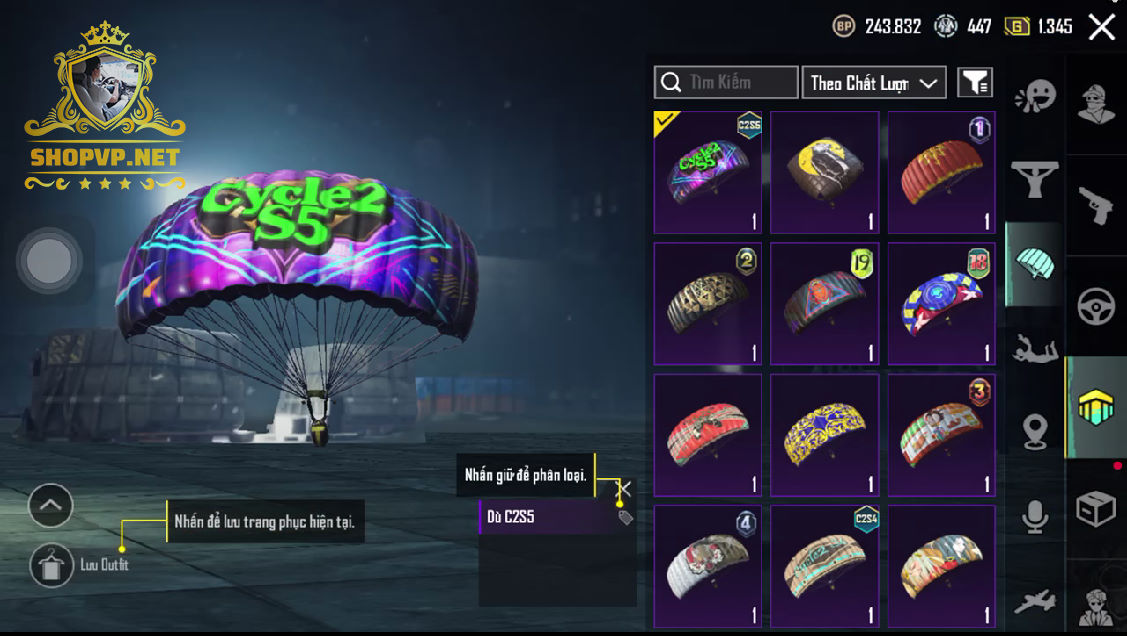Open the pistol weapon skins category
Viewport: 1127px width, 636px height.
[x=1096, y=204]
